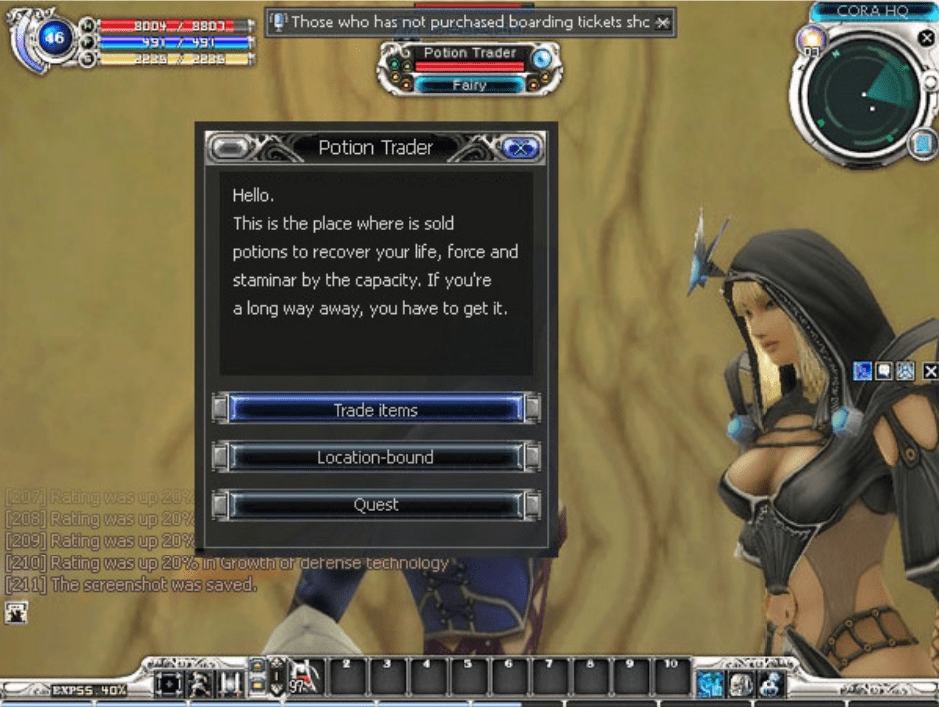Screen dimensions: 939x707
Task: Click the Potion Trader target nameplate
Action: [469, 53]
